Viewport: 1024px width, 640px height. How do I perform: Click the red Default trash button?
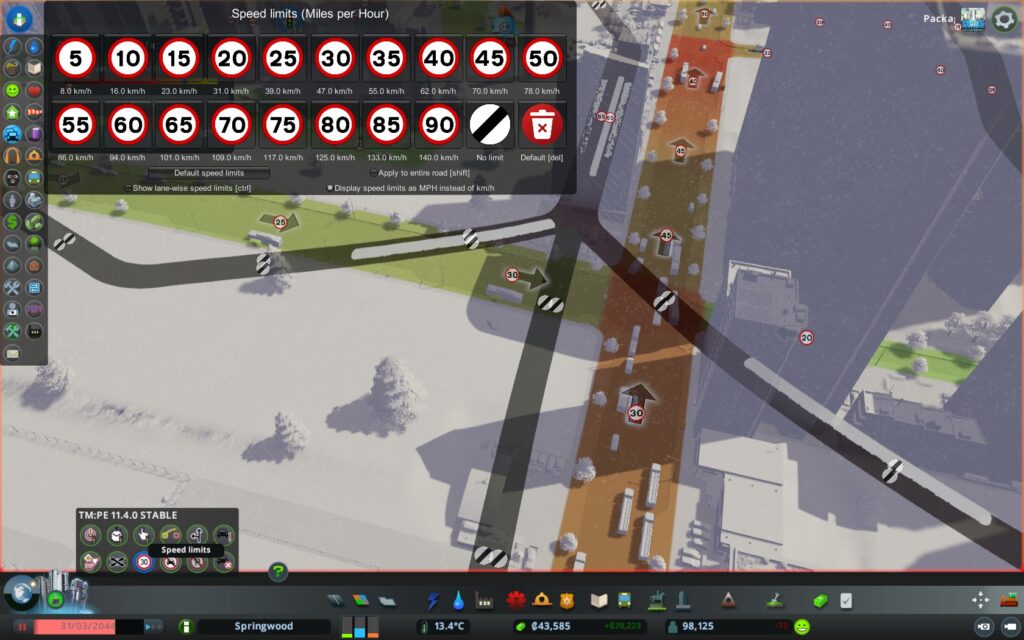[542, 126]
